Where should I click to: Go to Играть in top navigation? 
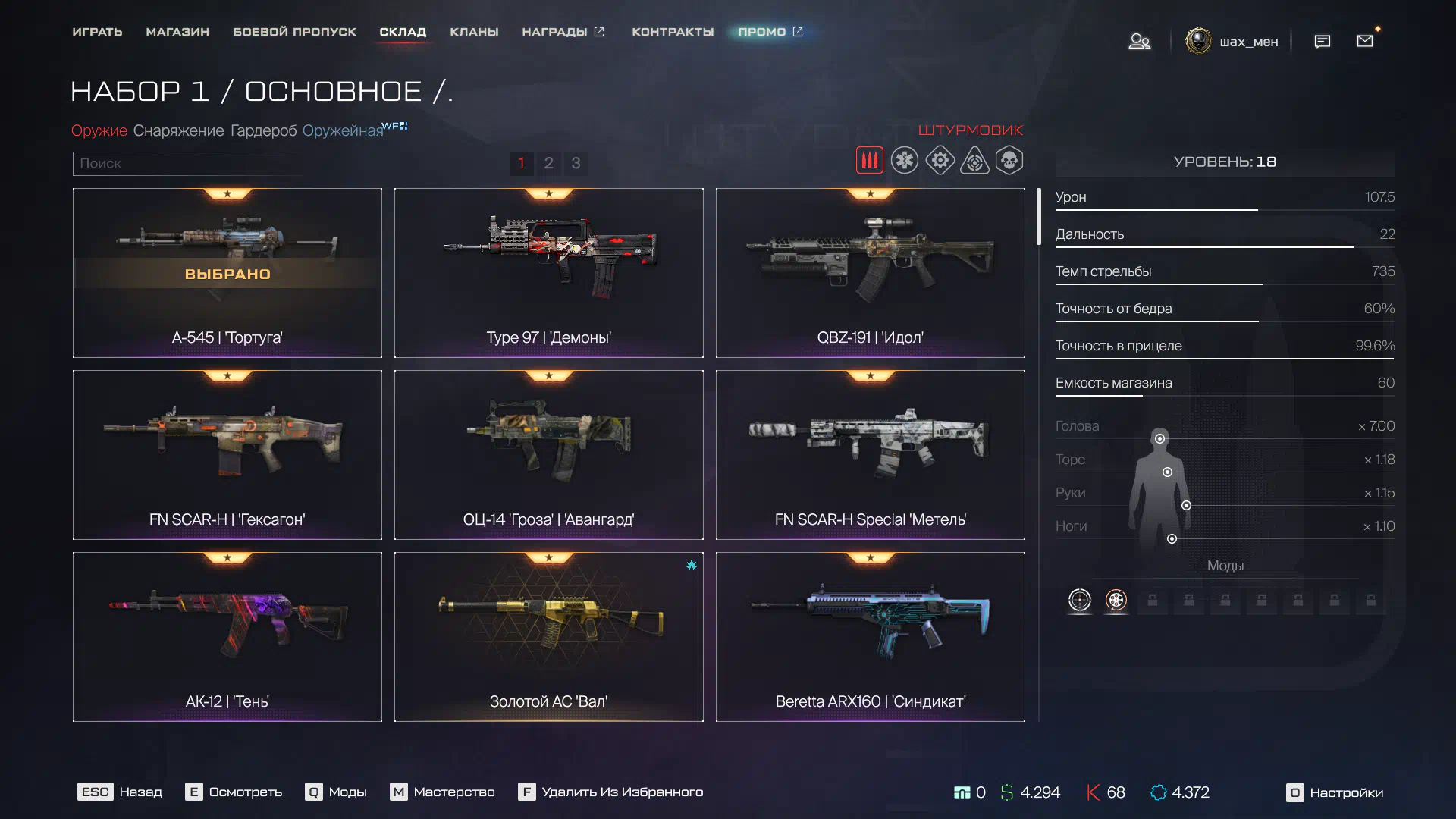click(97, 32)
